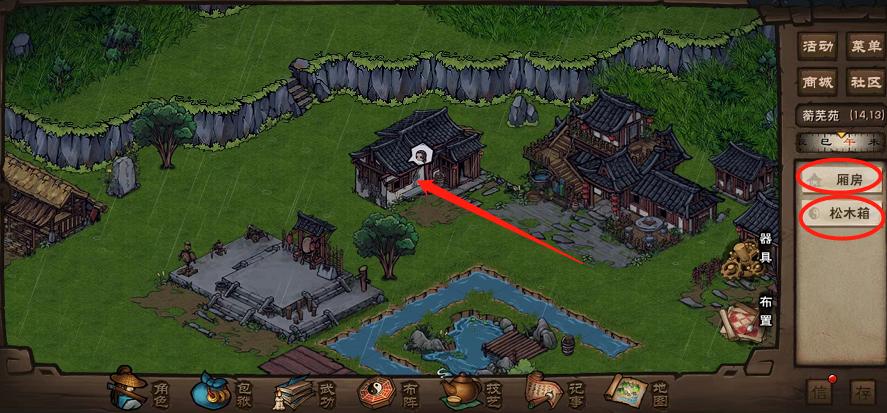The height and width of the screenshot is (413, 887).
Task: Open the 技艺 crafts teapot icon
Action: tap(470, 389)
